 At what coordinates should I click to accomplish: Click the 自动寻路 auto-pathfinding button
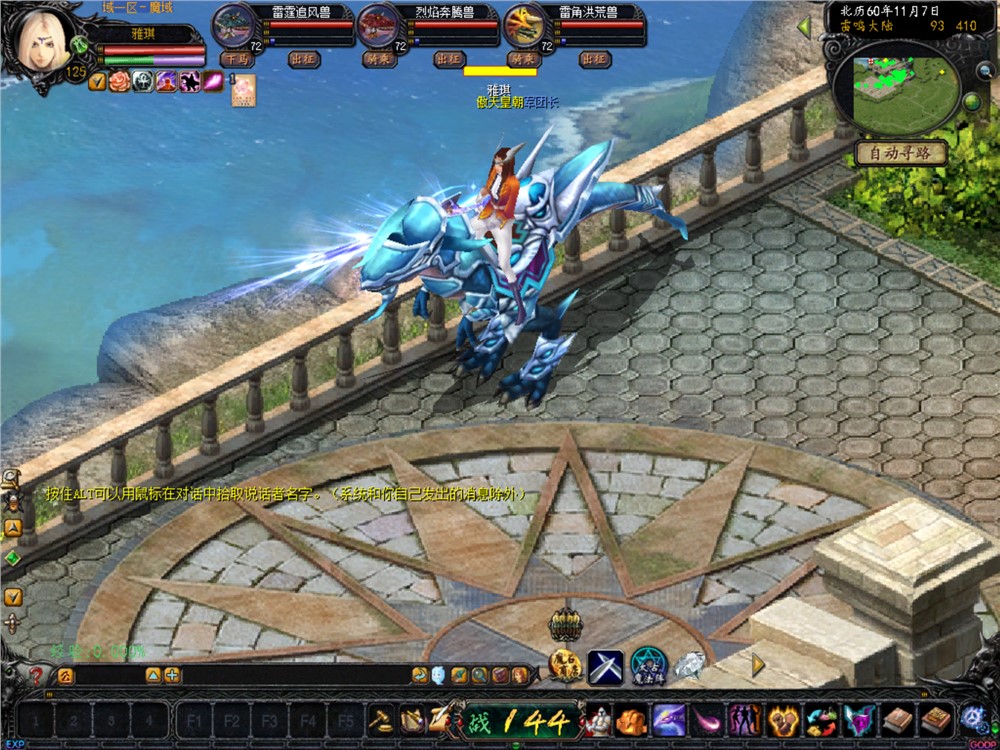click(899, 154)
